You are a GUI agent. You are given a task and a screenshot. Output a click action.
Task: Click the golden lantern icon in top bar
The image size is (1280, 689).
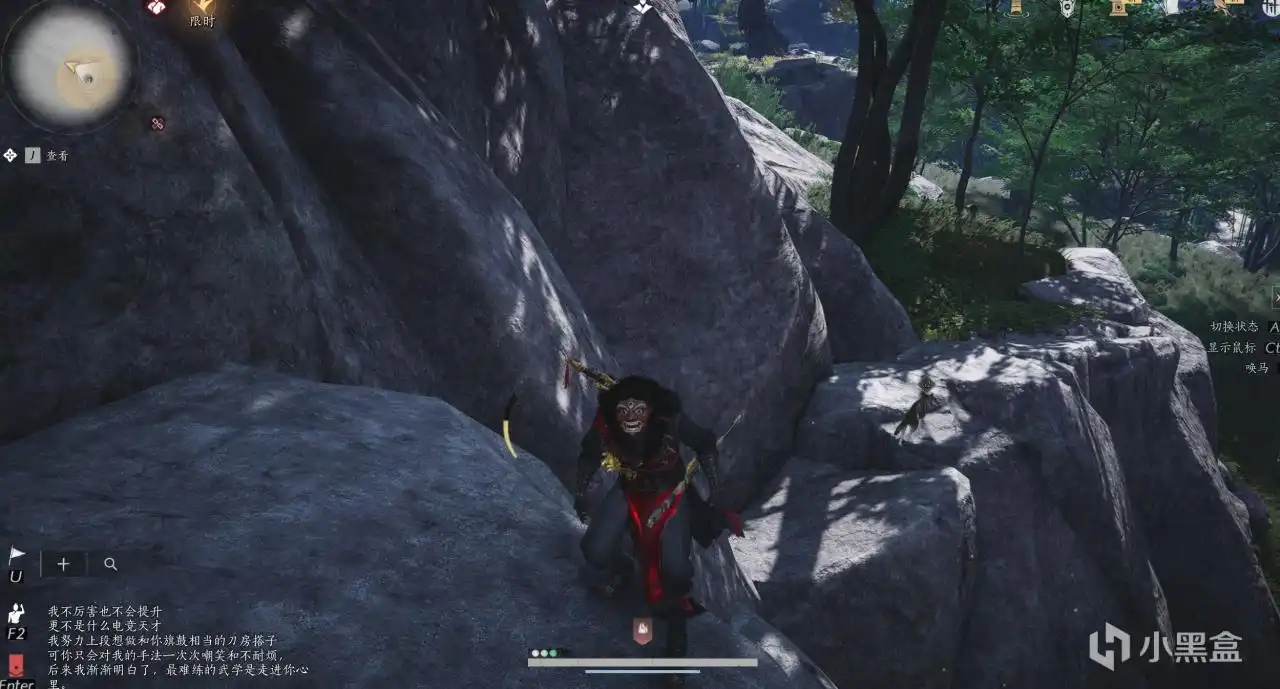tap(1015, 6)
